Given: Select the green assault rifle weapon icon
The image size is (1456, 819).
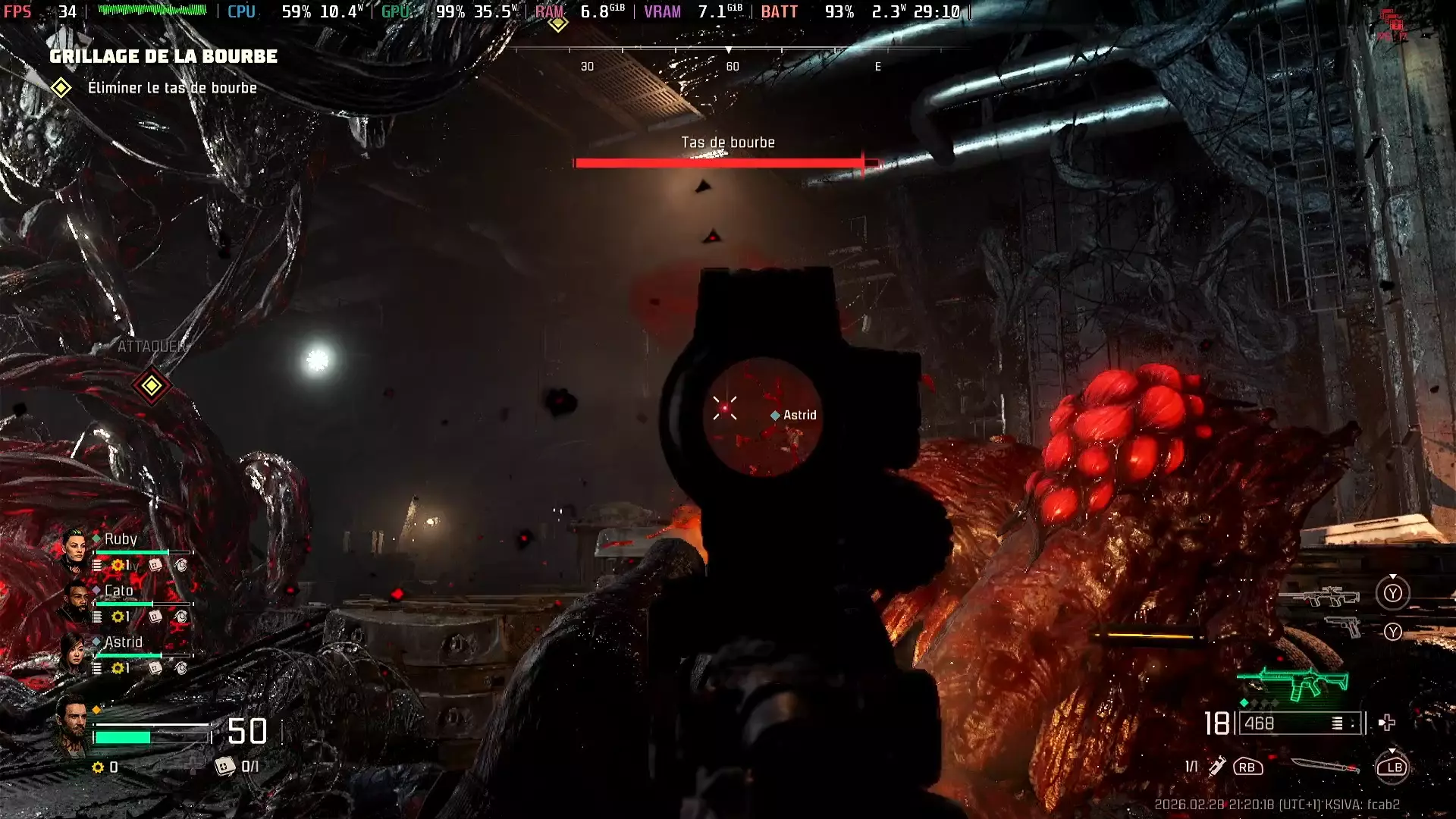Looking at the screenshot, I should click(x=1294, y=682).
